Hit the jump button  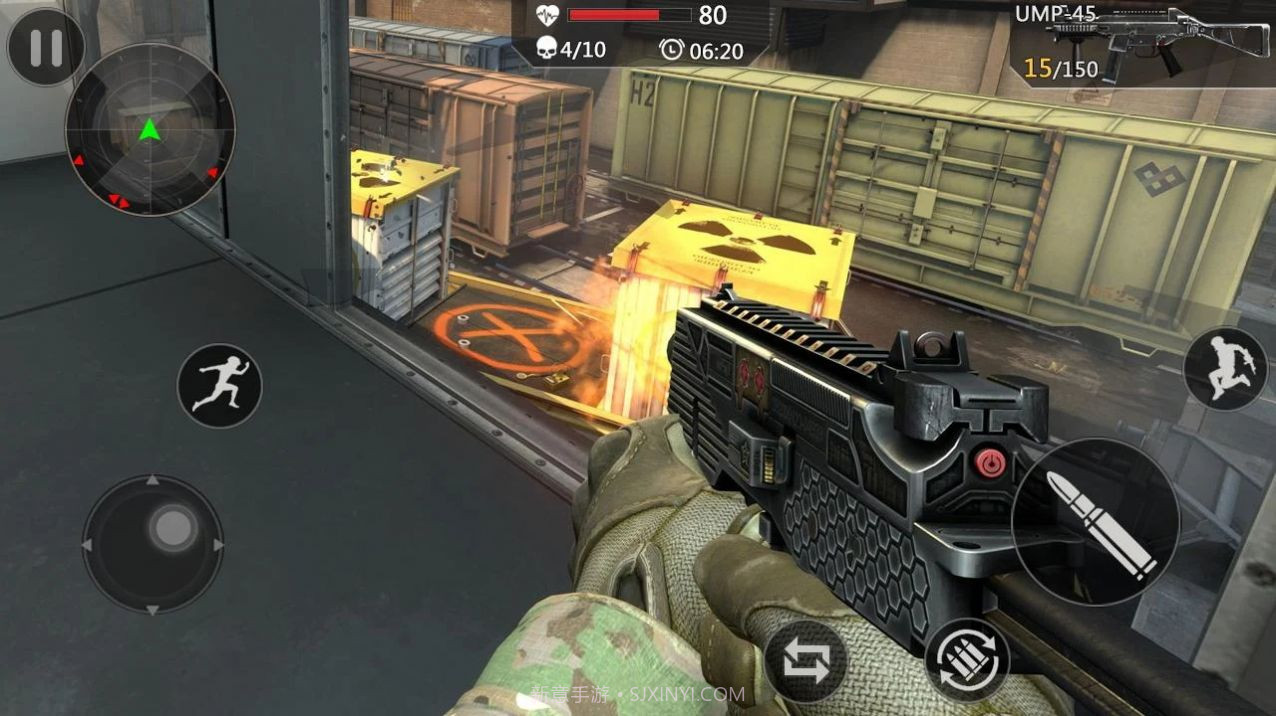coord(1225,368)
